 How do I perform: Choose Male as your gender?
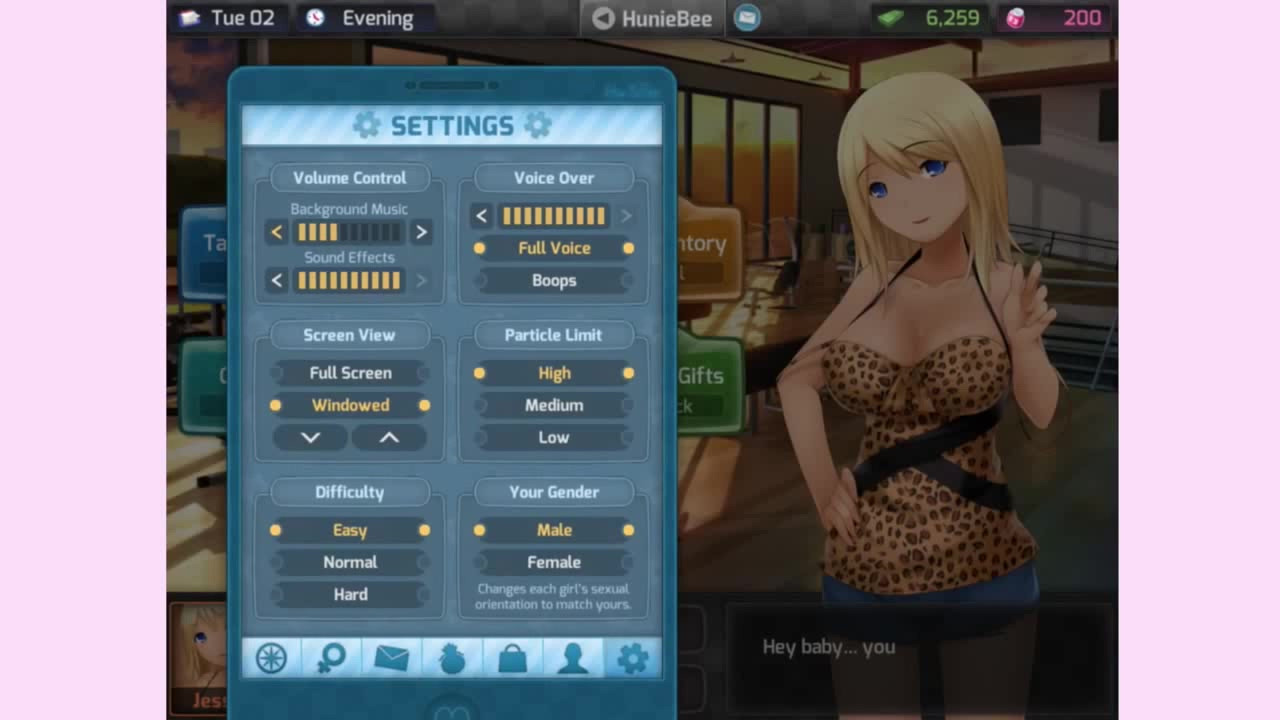pyautogui.click(x=554, y=530)
